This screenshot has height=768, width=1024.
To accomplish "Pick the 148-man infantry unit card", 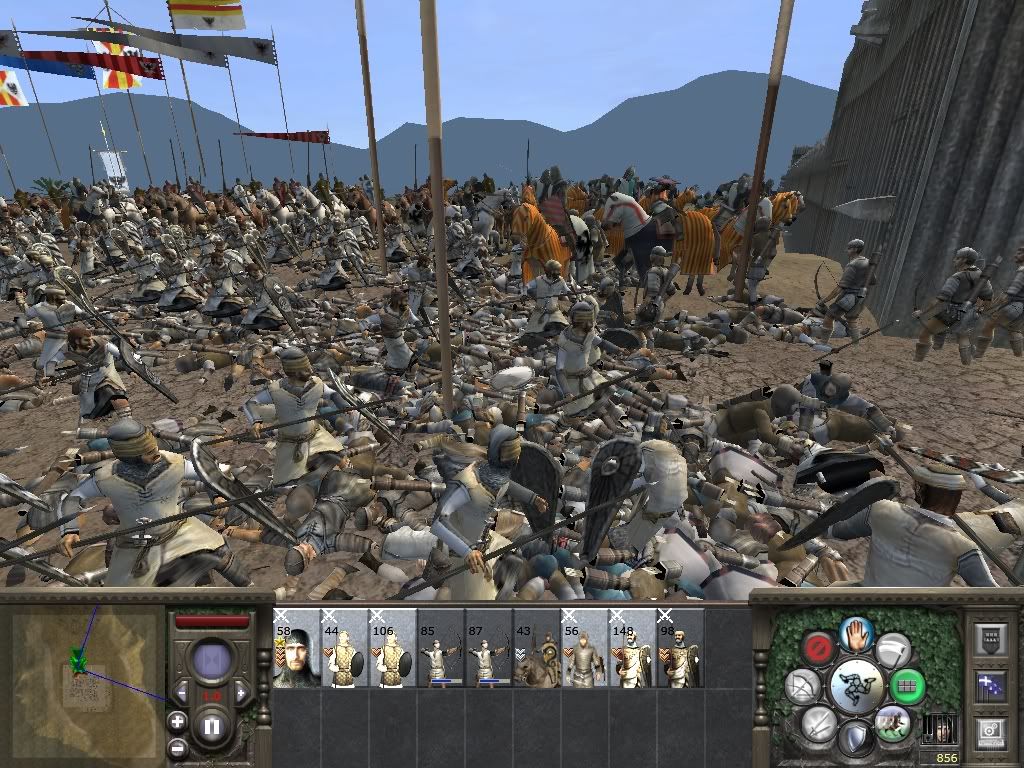I will (x=632, y=648).
